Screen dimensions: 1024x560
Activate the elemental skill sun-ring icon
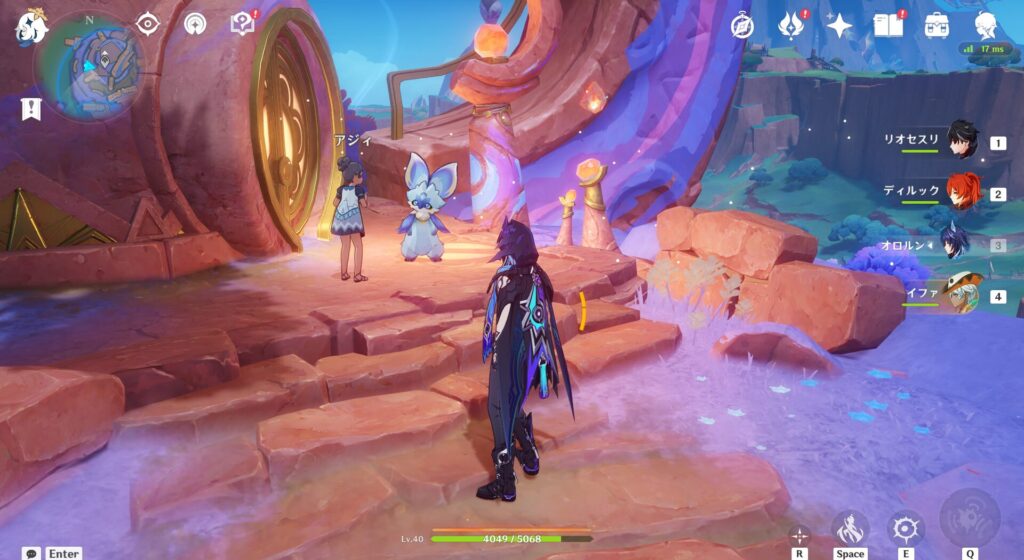click(x=905, y=527)
